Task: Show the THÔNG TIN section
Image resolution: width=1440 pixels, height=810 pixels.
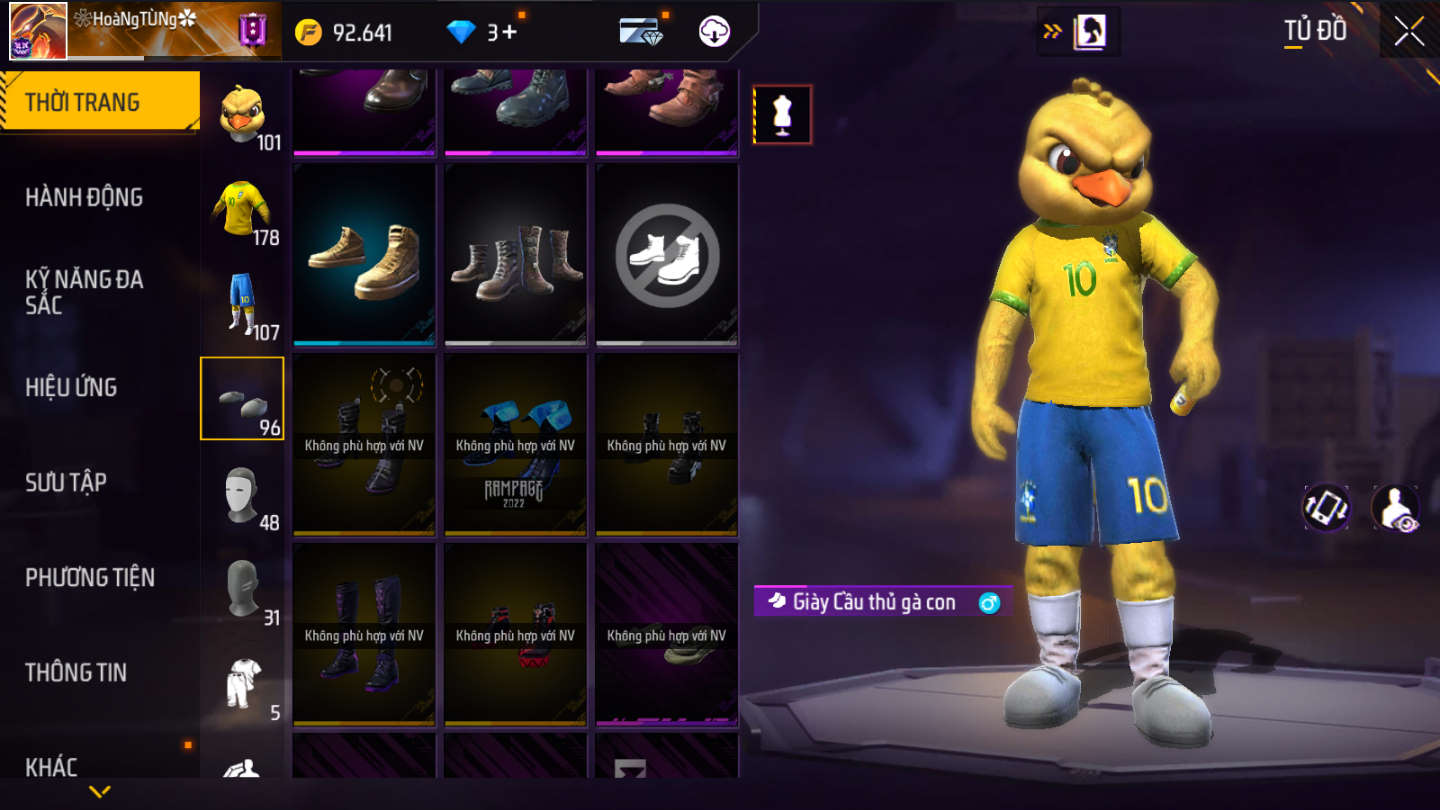Action: (76, 672)
